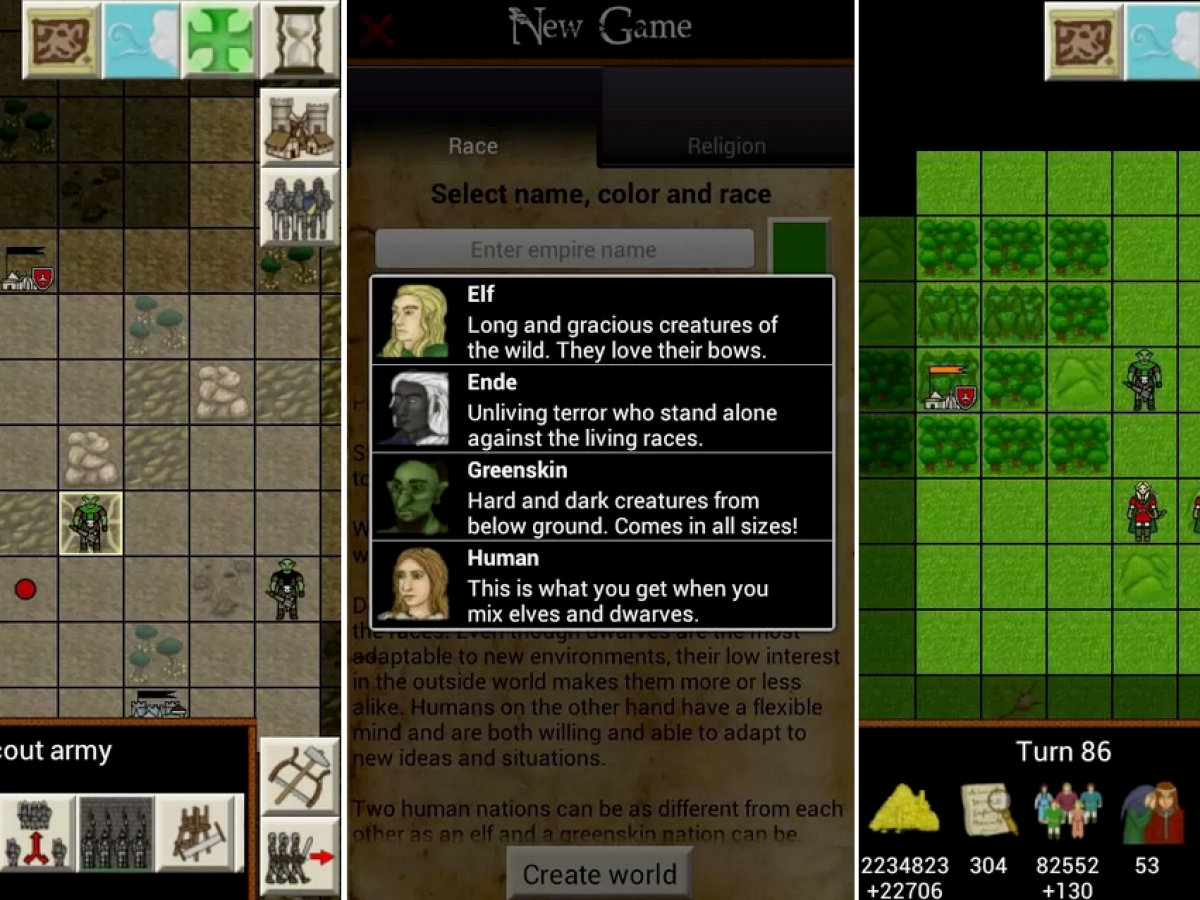Pick the dark green empire color swatch
Viewport: 1200px width, 900px height.
click(x=799, y=247)
